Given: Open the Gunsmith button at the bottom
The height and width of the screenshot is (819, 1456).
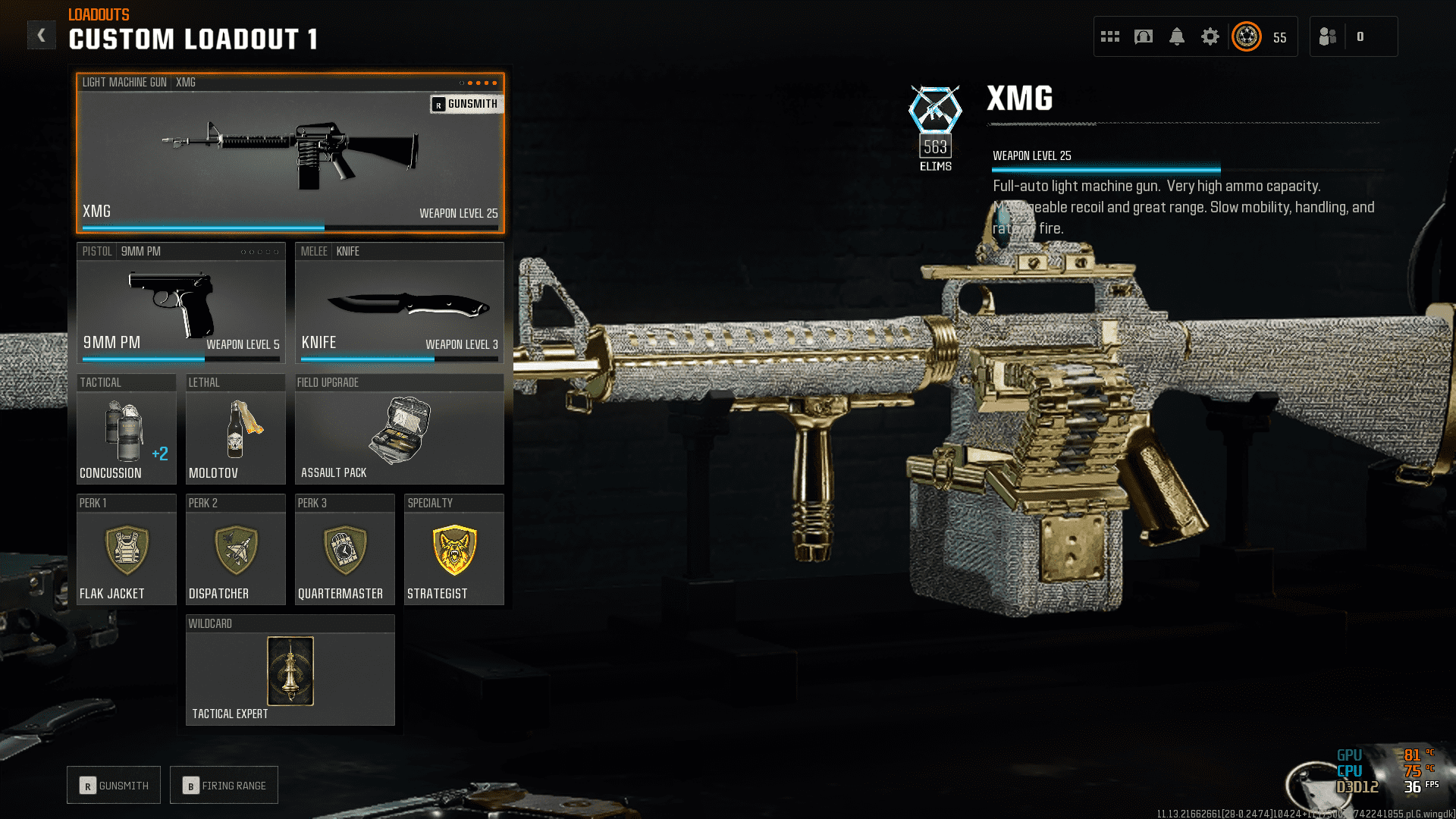Looking at the screenshot, I should (x=114, y=786).
